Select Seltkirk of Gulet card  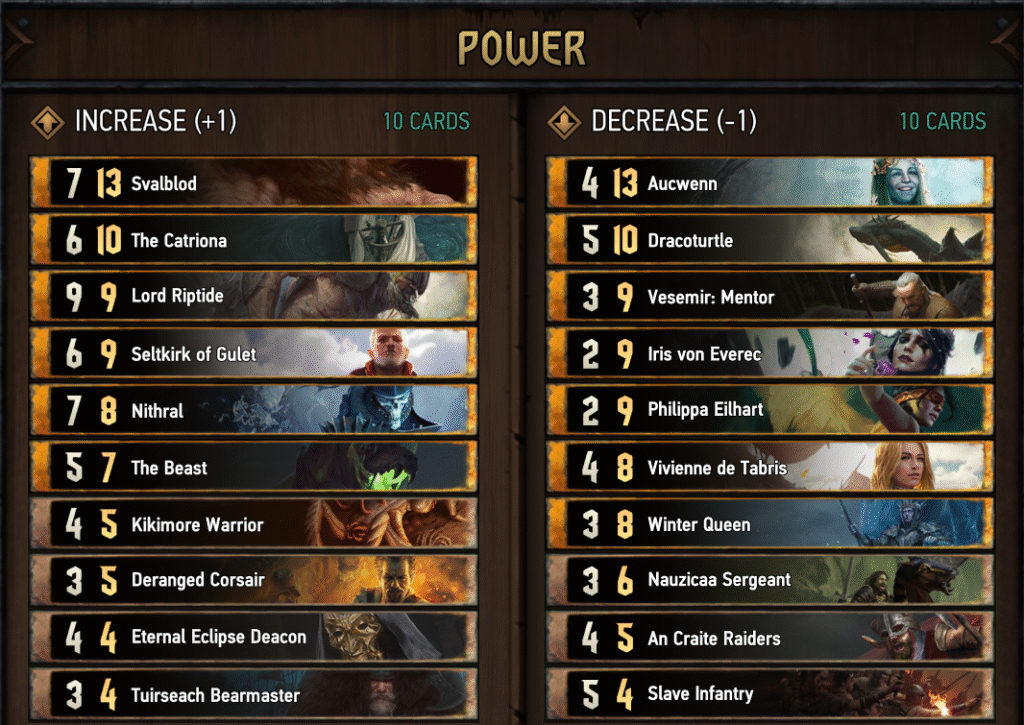point(254,354)
